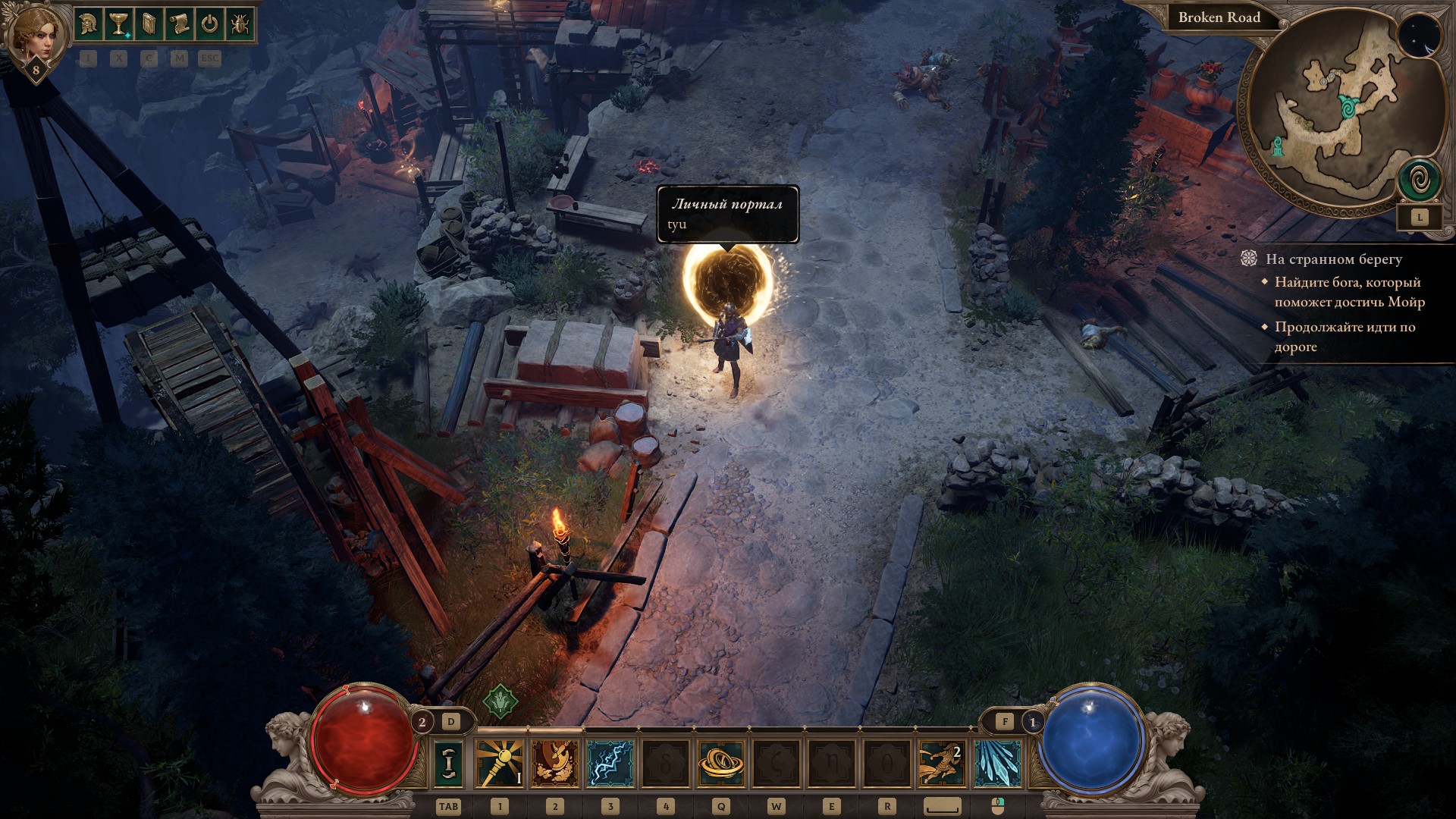Select the ice shards skill

pyautogui.click(x=997, y=763)
